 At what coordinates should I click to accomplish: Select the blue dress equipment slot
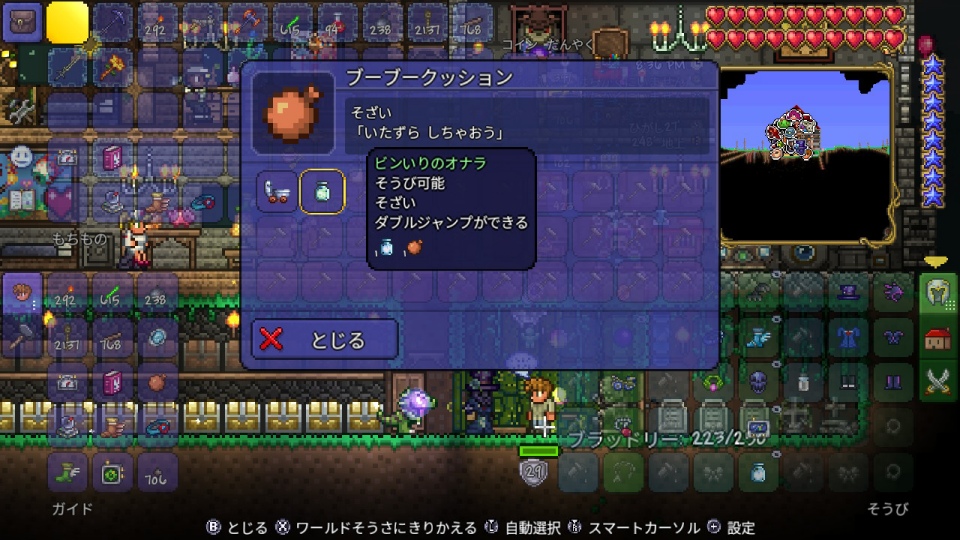(x=850, y=338)
